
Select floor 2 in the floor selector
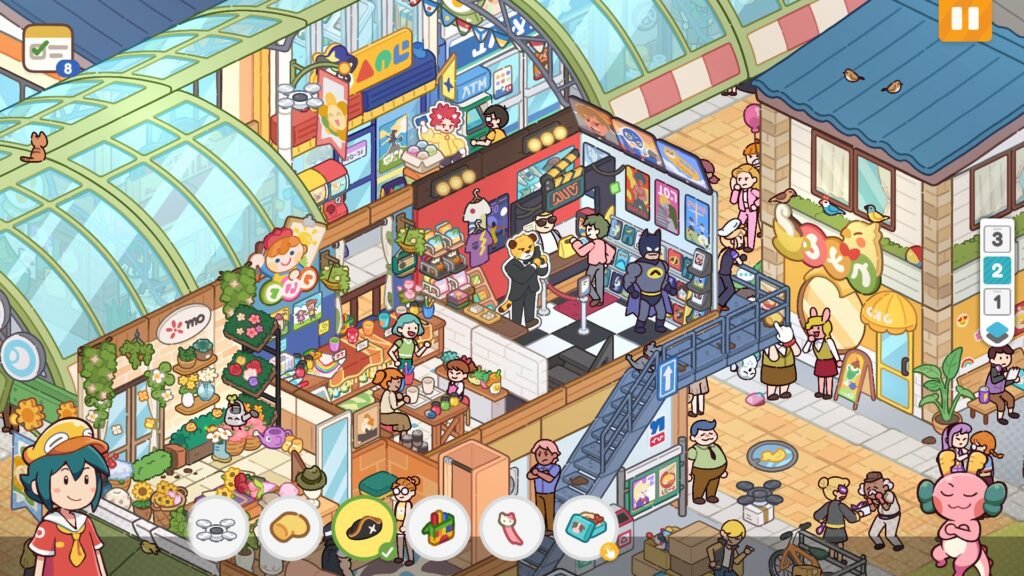point(996,270)
